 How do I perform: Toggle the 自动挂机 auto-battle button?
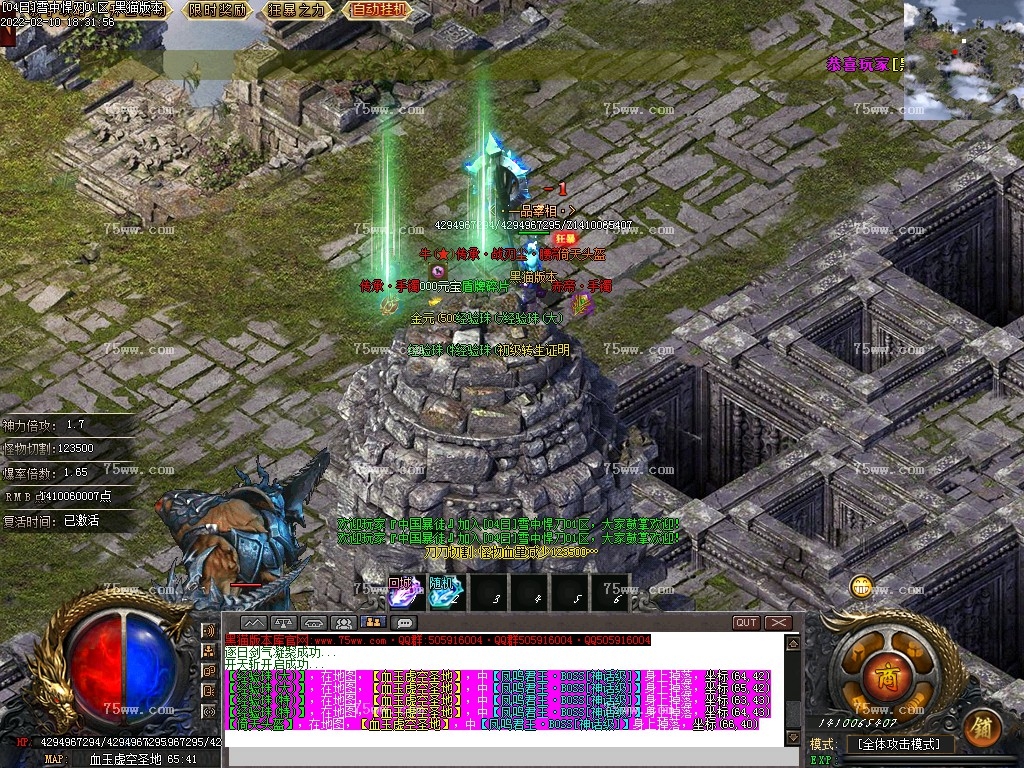[379, 11]
